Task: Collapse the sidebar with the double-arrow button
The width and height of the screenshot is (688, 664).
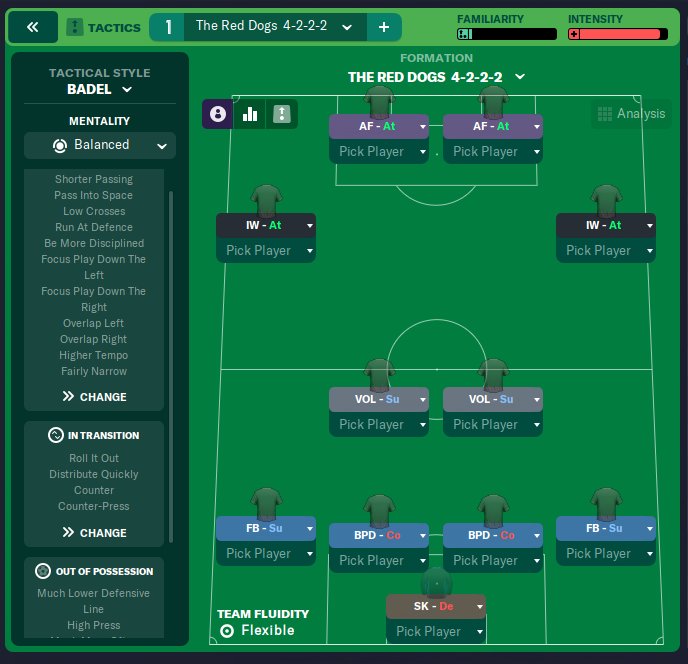Action: click(x=33, y=27)
